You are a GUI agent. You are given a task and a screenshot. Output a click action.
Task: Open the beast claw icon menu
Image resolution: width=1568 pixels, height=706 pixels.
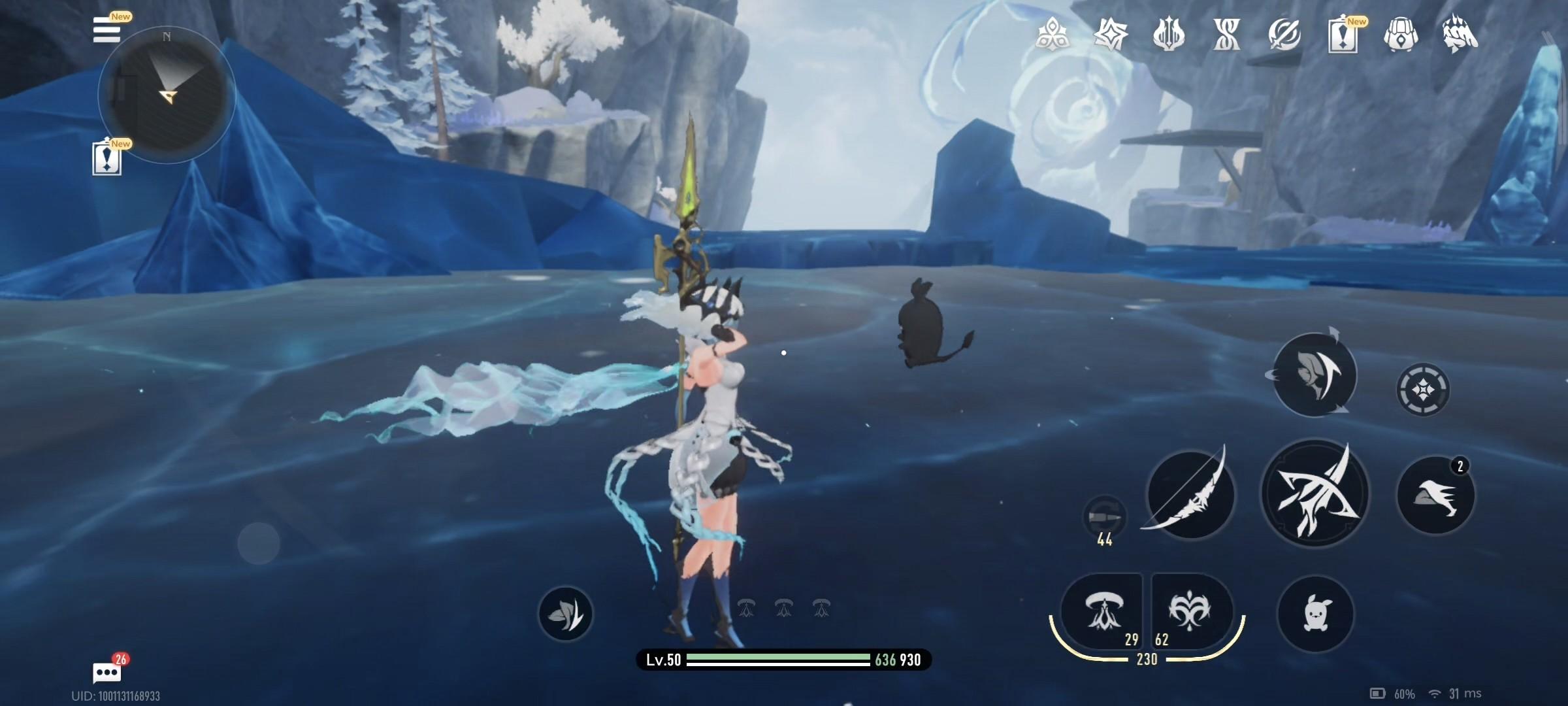click(x=1459, y=34)
